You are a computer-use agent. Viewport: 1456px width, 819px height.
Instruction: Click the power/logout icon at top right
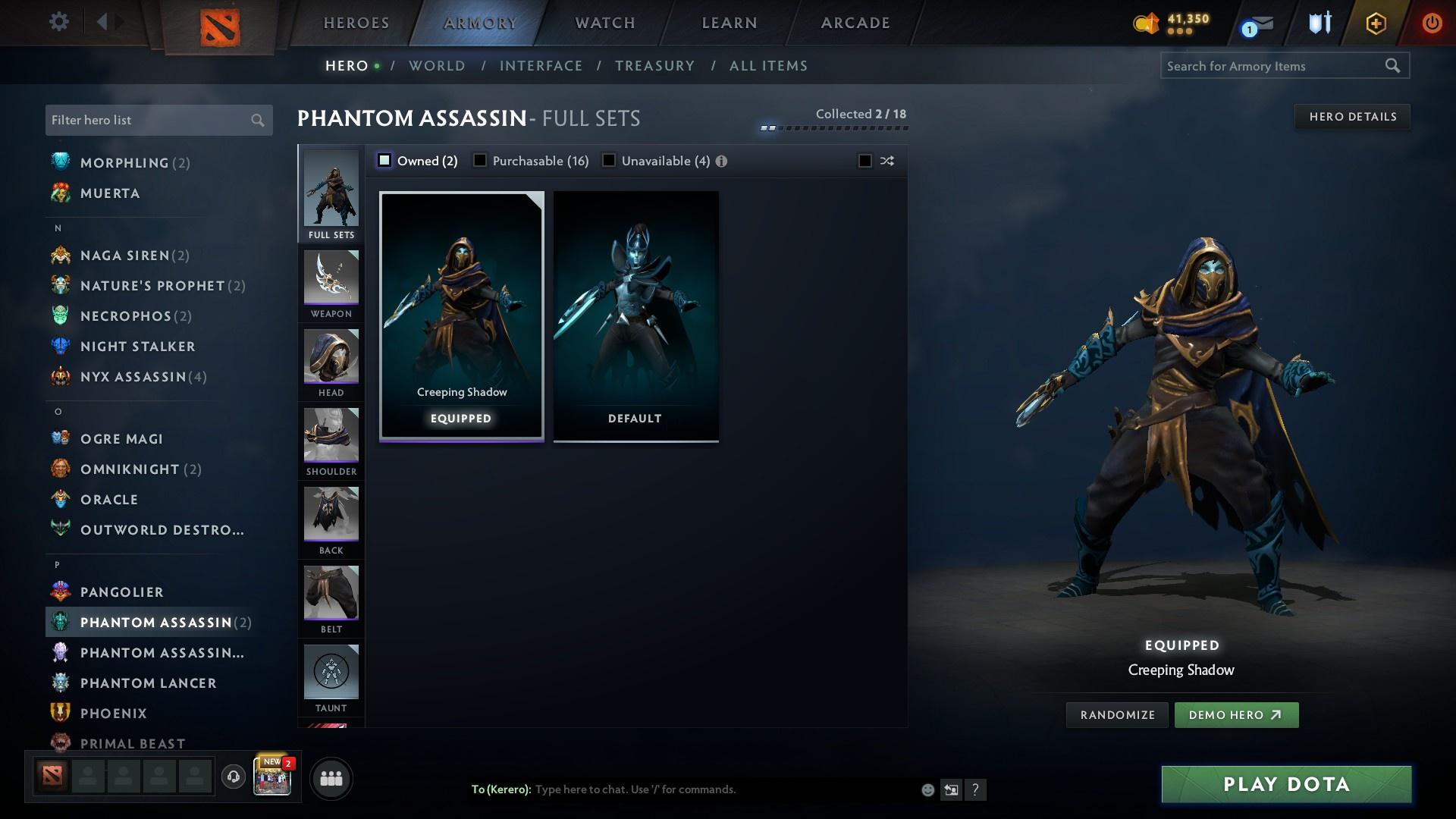coord(1432,23)
